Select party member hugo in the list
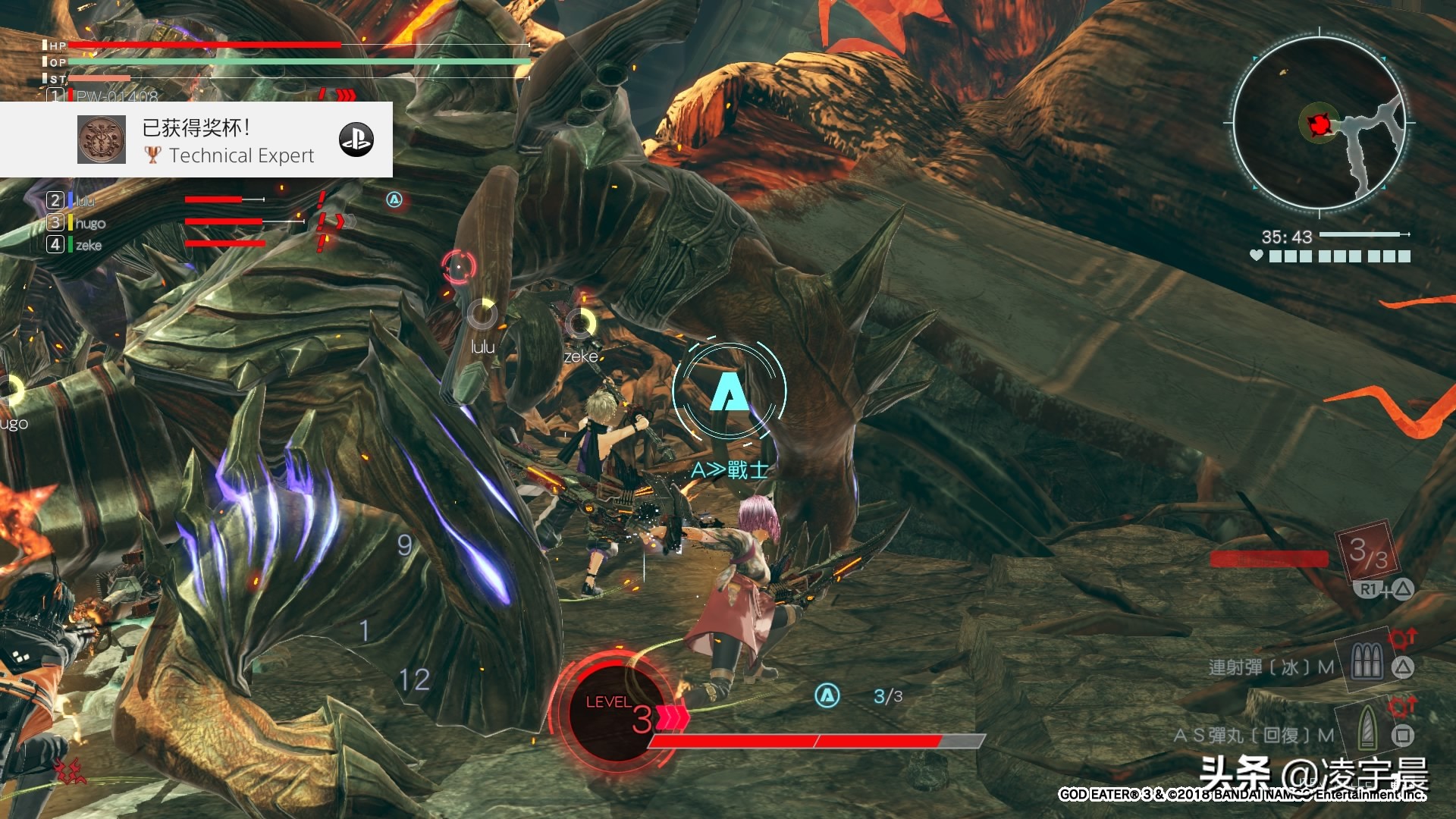The width and height of the screenshot is (1456, 819). (89, 223)
